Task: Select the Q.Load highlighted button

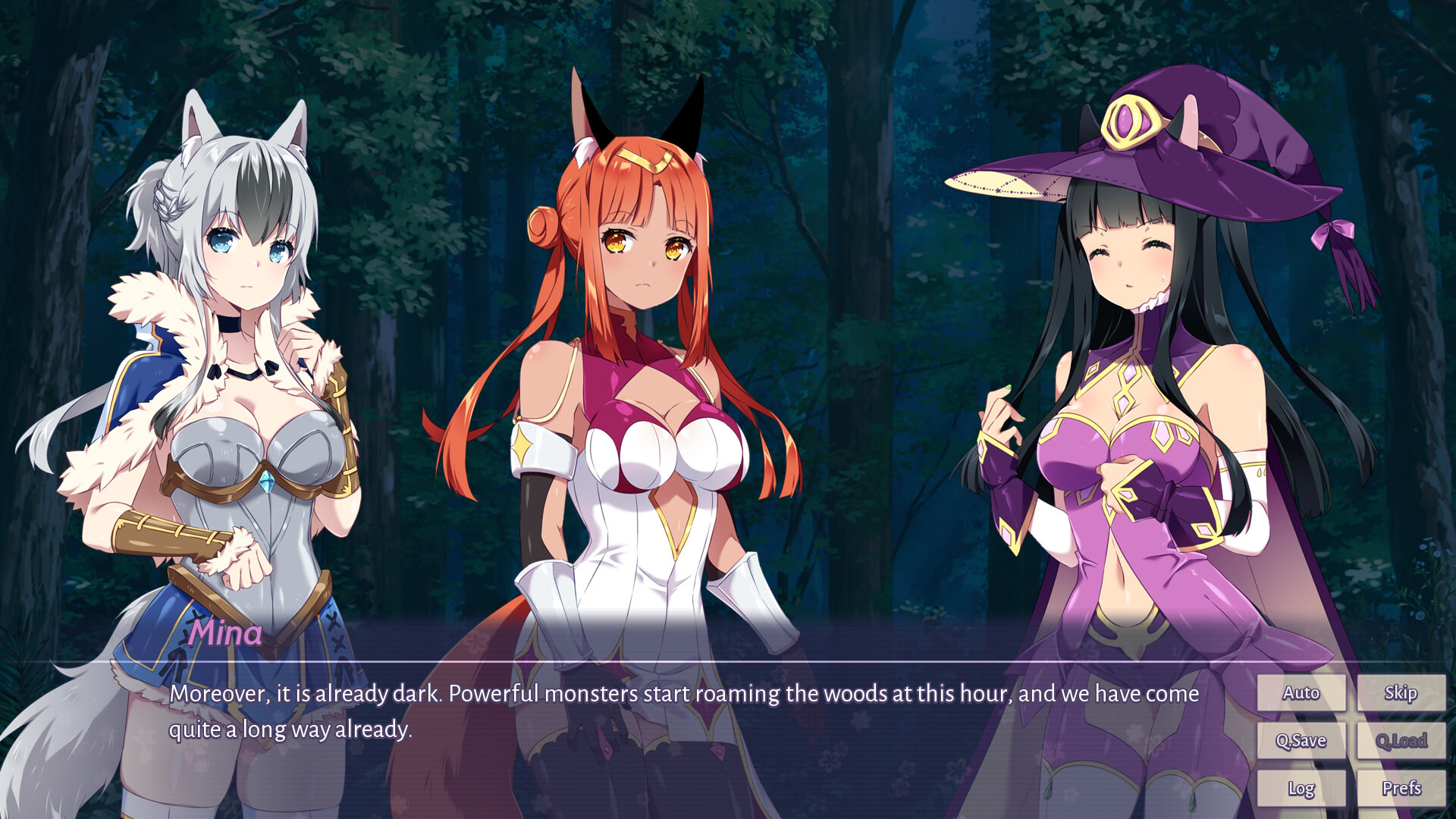Action: pyautogui.click(x=1401, y=740)
